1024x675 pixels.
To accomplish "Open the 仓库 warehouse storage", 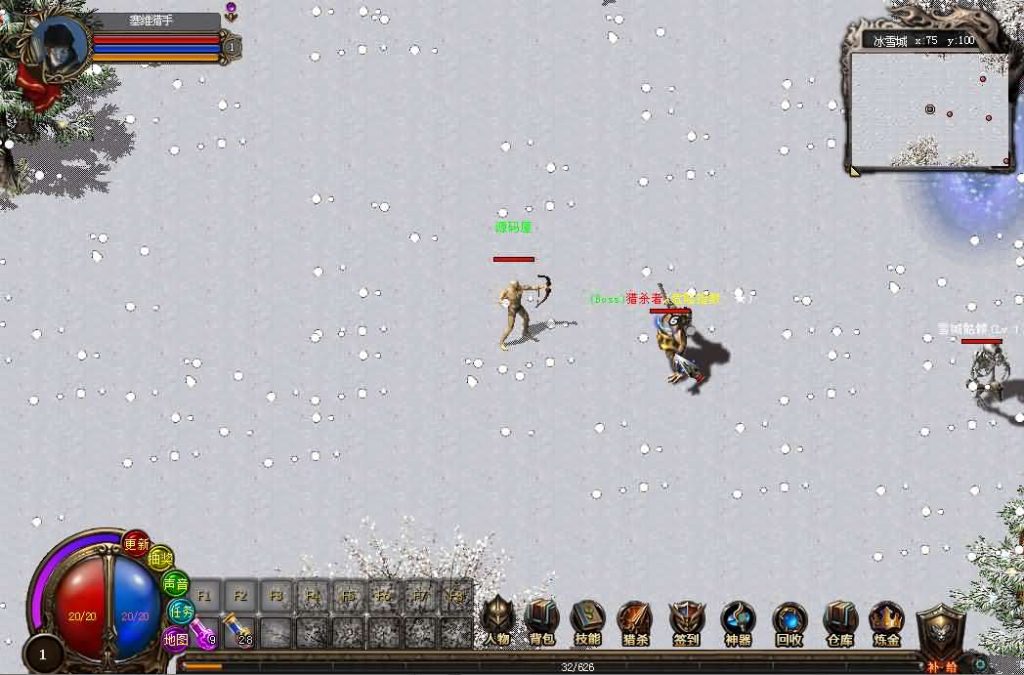I will click(840, 621).
